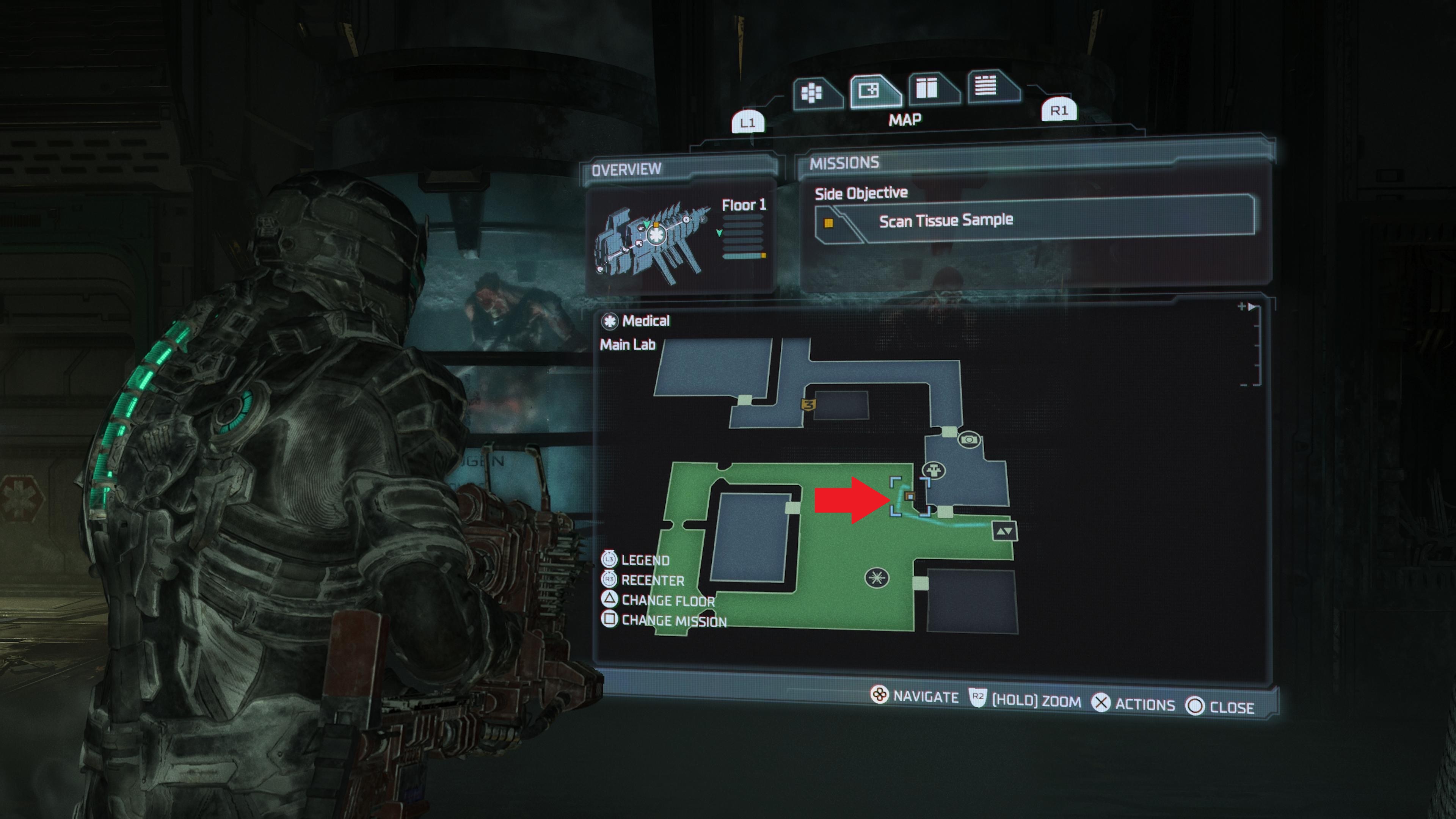Click the store kiosk marker icon
The height and width of the screenshot is (819, 1456).
pos(934,470)
